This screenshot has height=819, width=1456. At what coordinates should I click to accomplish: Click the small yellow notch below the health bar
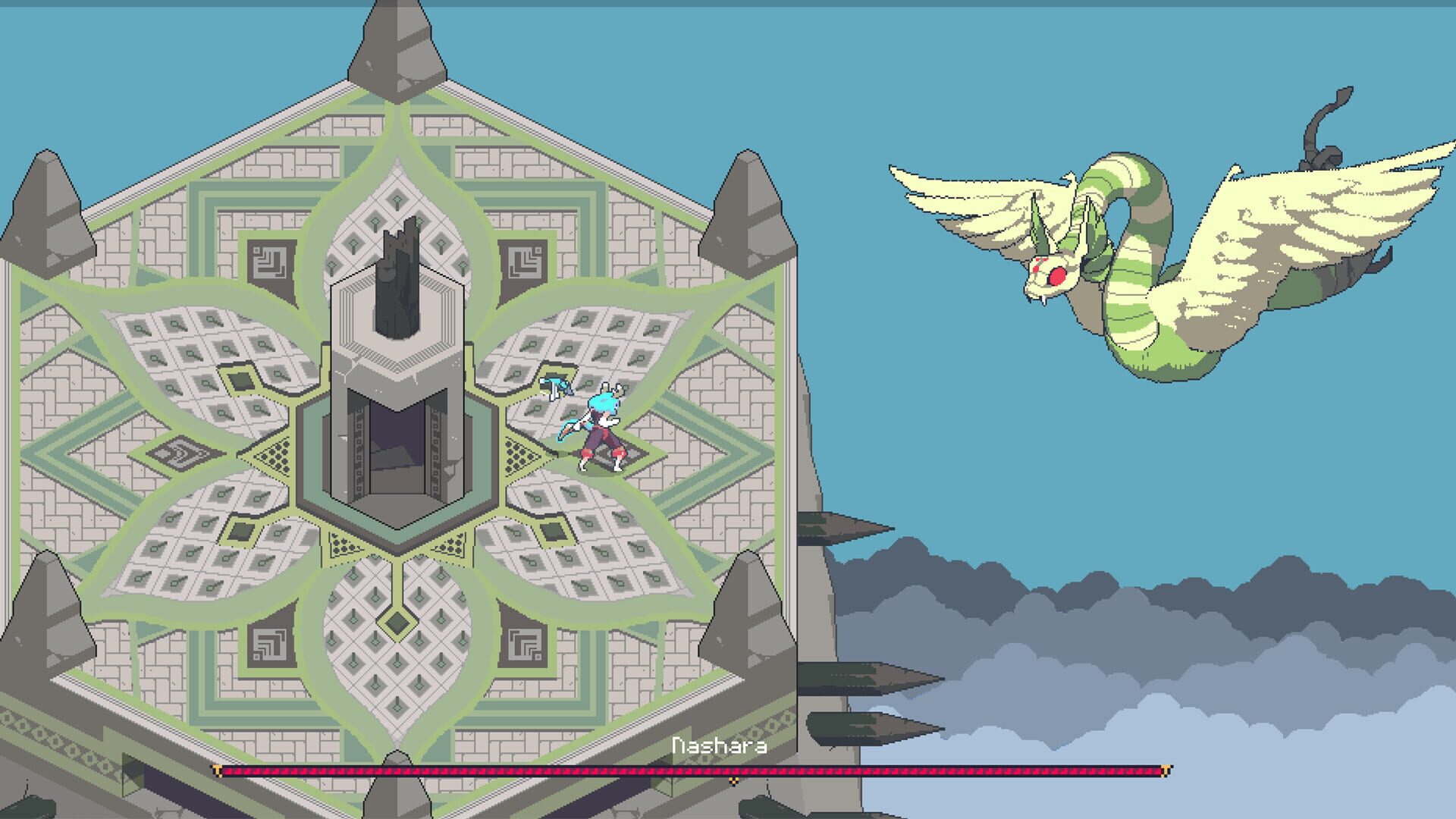pos(733,782)
